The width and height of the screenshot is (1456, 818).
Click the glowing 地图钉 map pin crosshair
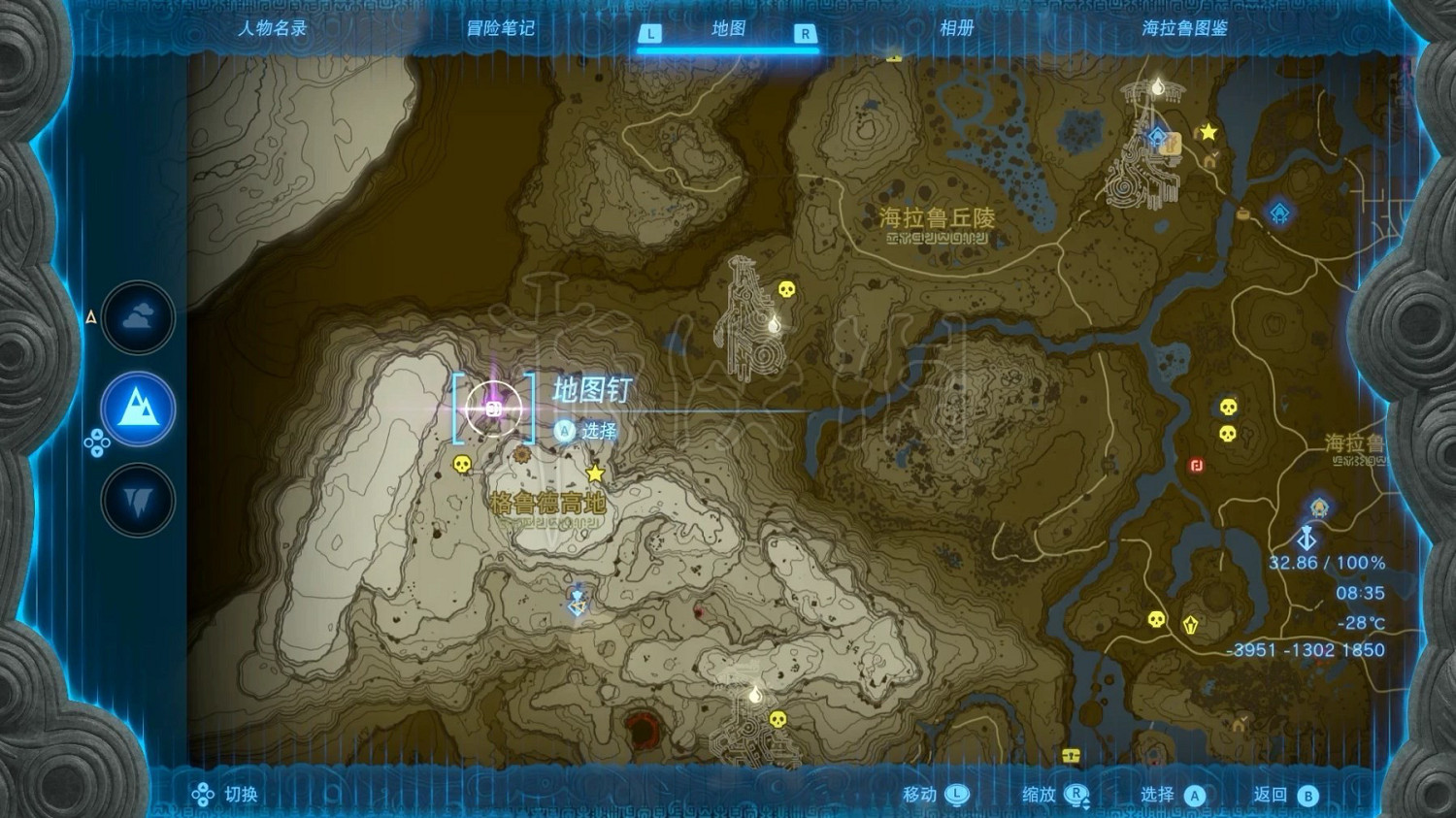click(496, 409)
